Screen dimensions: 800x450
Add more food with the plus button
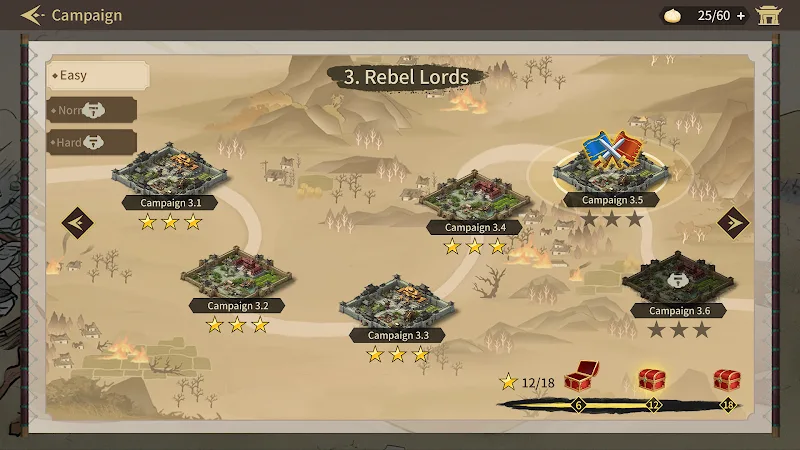pyautogui.click(x=741, y=15)
